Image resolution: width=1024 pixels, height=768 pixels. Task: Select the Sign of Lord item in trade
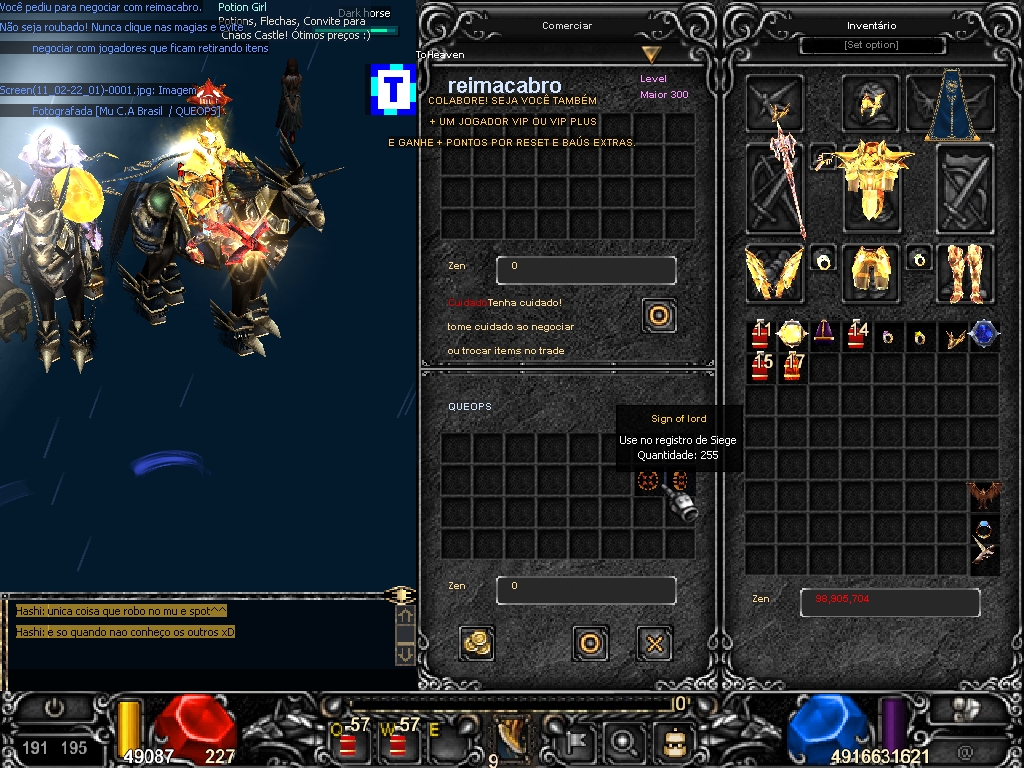pyautogui.click(x=647, y=481)
